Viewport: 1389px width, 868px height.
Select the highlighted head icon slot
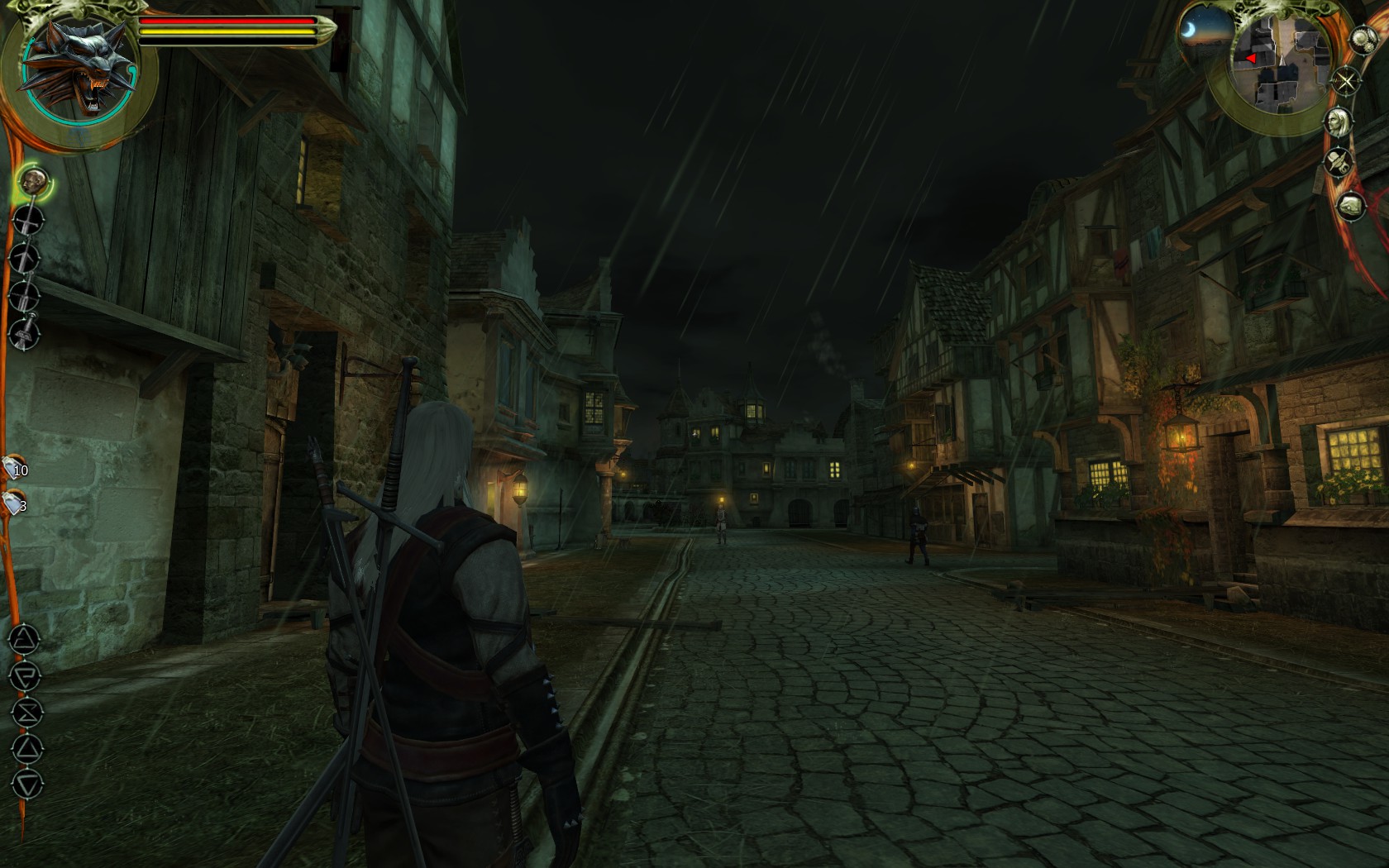[33, 180]
